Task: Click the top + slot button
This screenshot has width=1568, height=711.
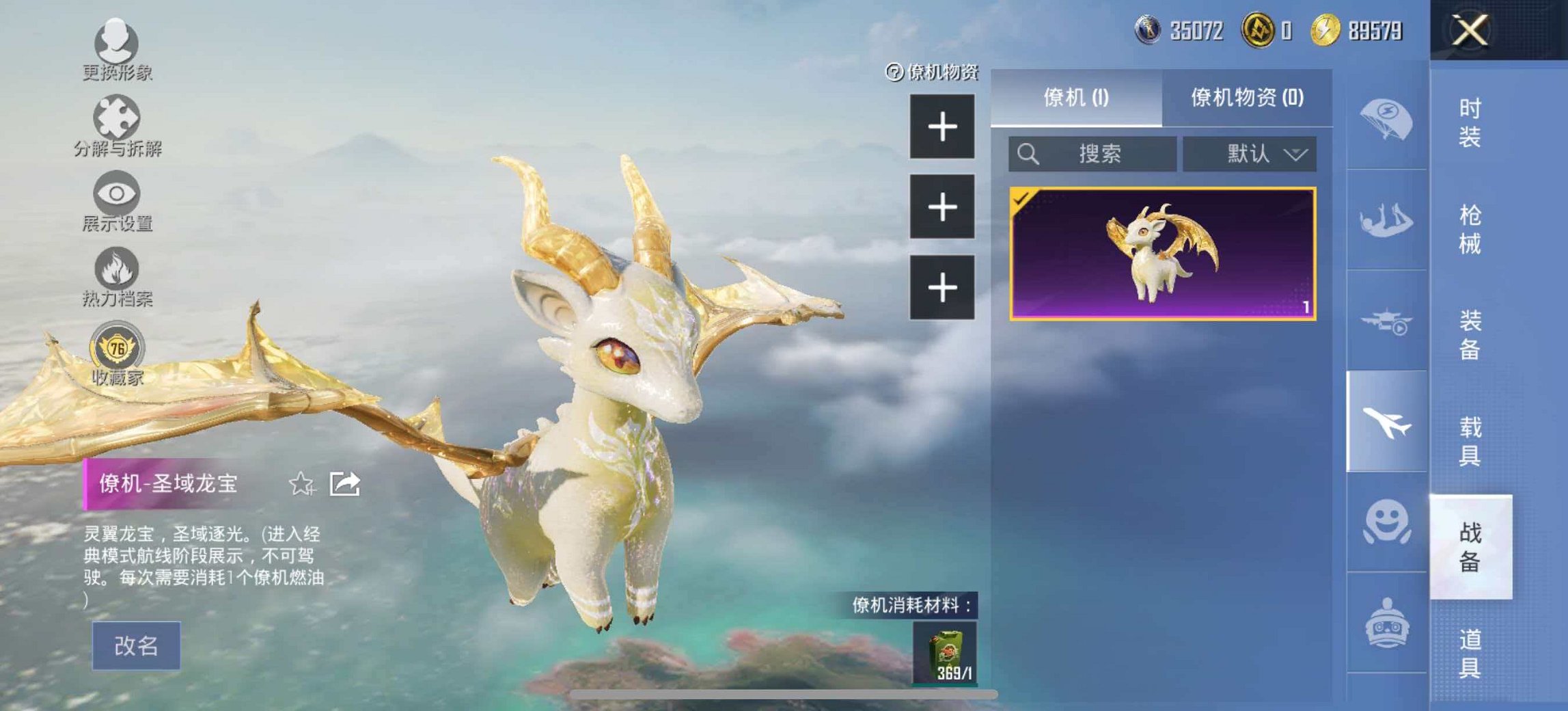Action: click(x=943, y=126)
